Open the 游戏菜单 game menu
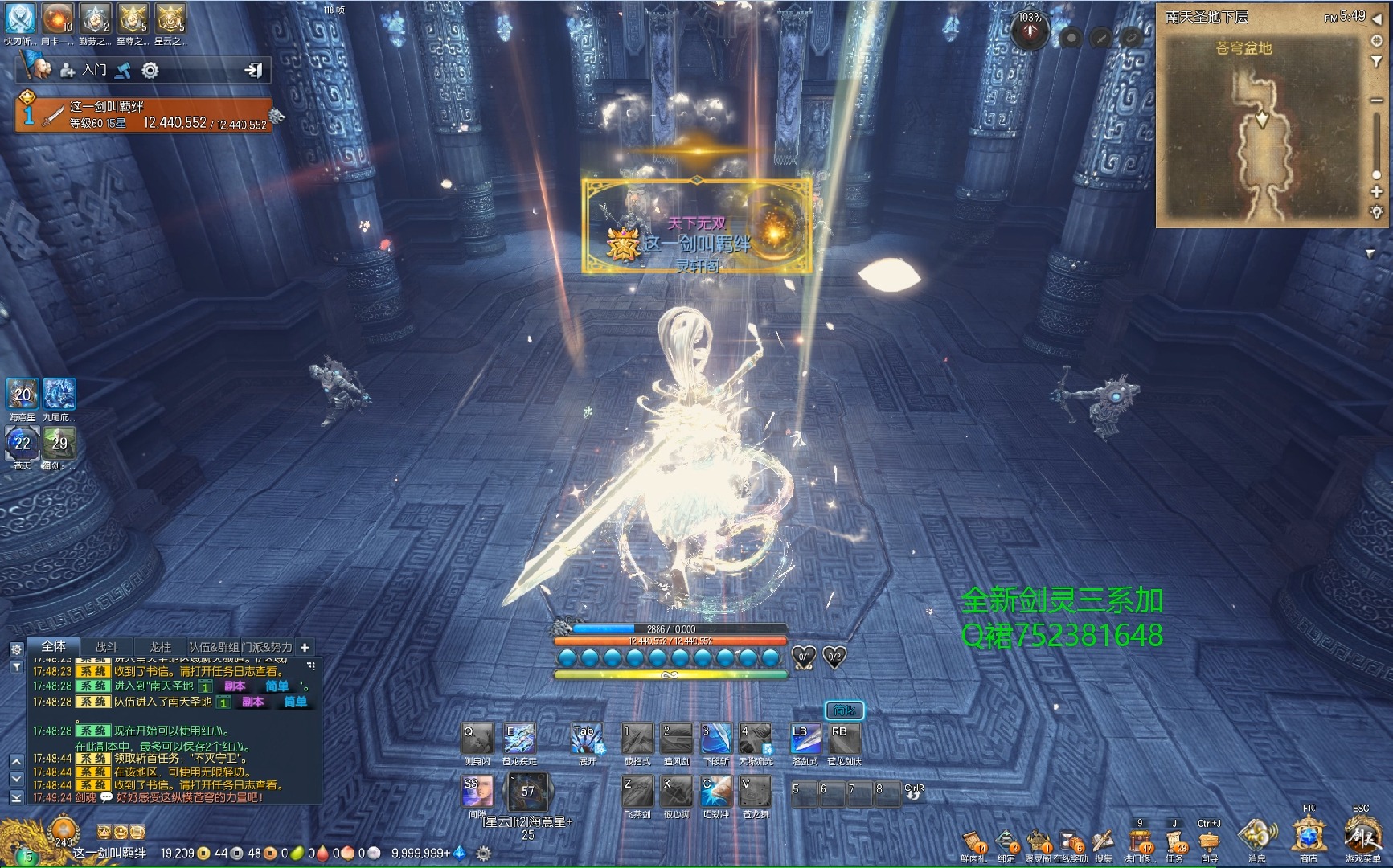The image size is (1393, 868). click(1361, 837)
